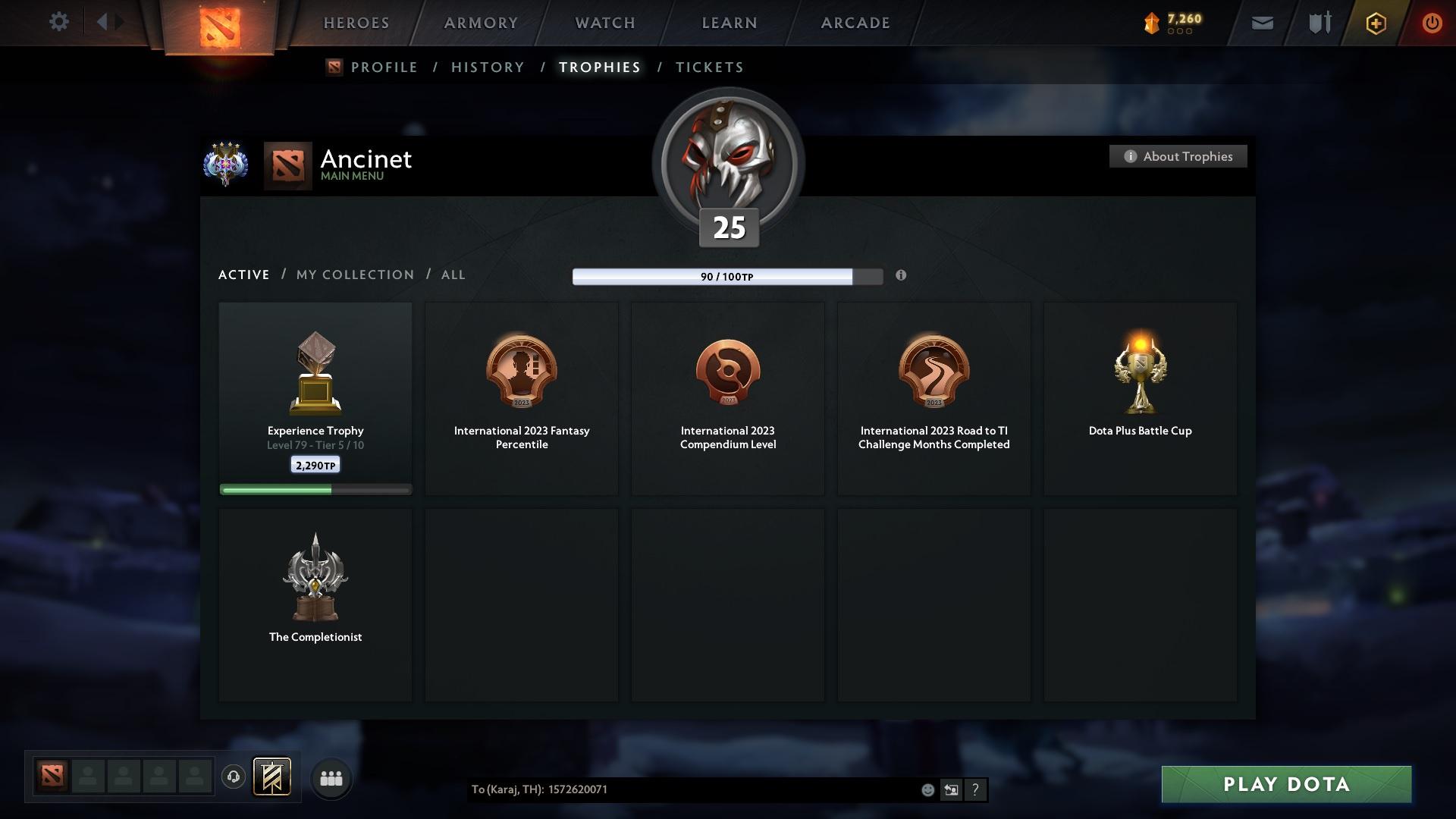Open the emoticon picker in chat bar
Image resolution: width=1456 pixels, height=819 pixels.
click(x=927, y=789)
